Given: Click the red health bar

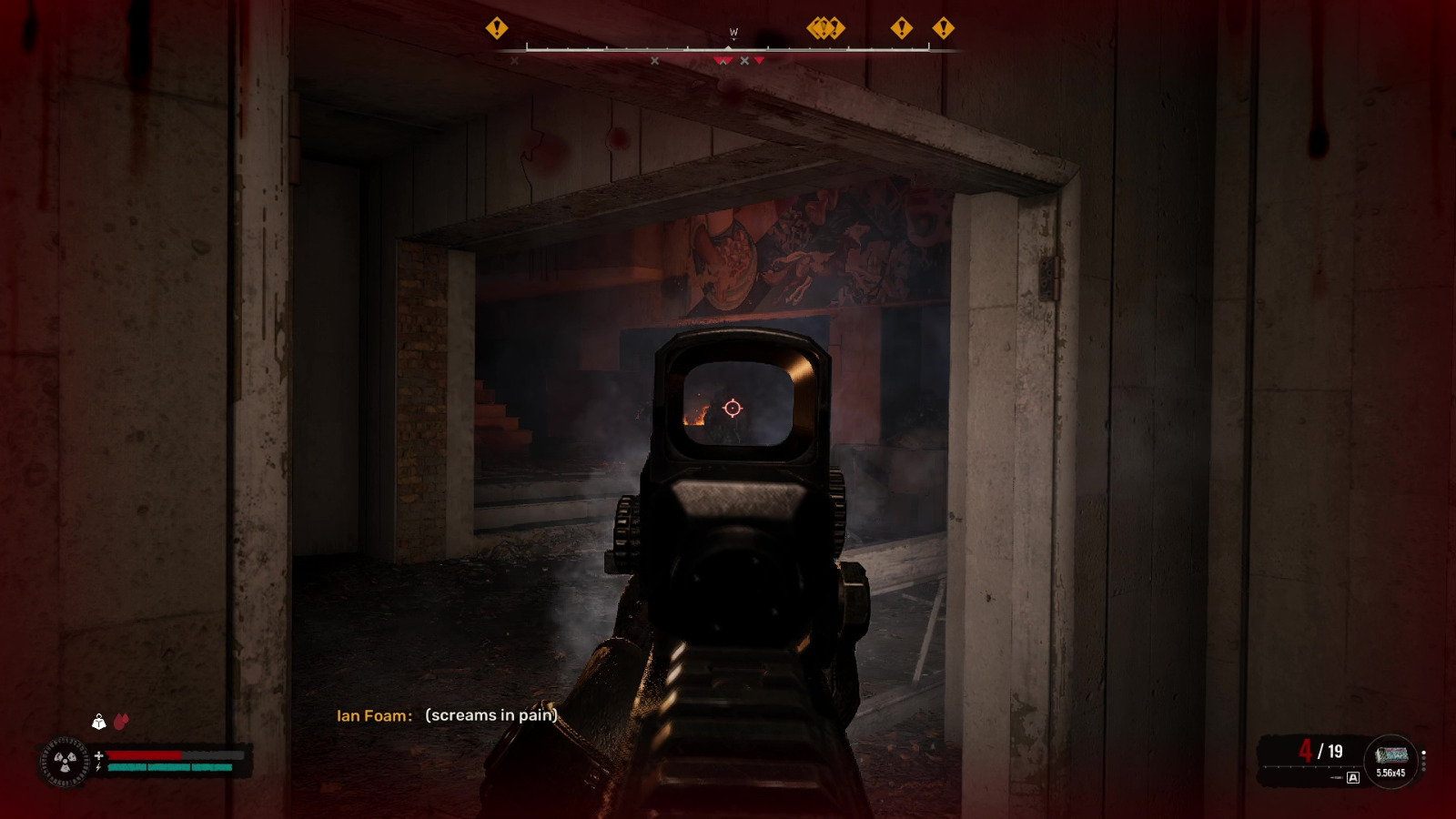Looking at the screenshot, I should [146, 755].
